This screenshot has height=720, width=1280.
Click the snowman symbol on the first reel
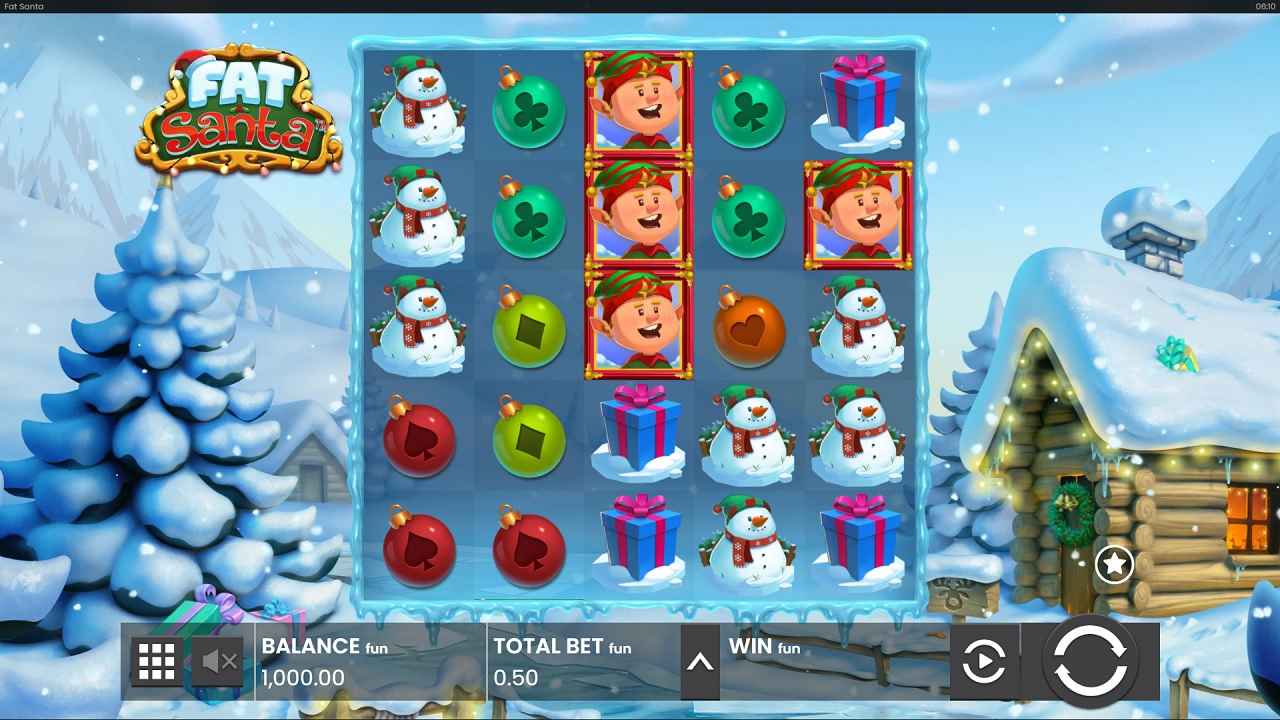tap(418, 110)
